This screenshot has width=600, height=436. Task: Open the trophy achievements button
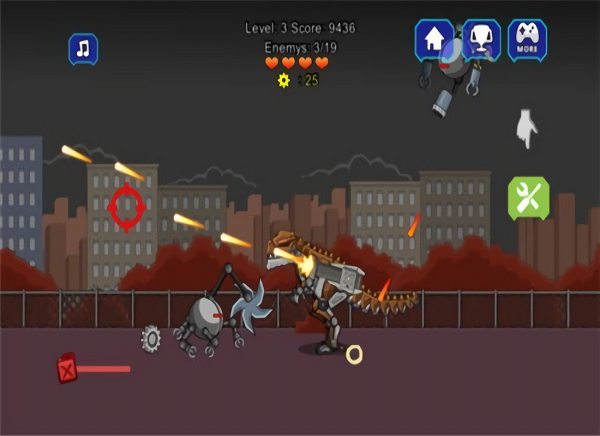pos(481,40)
